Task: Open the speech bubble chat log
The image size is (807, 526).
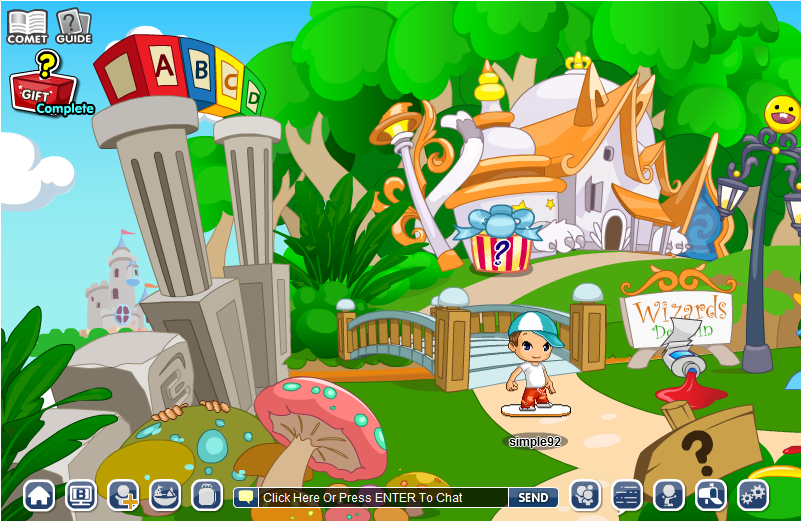Action: click(627, 494)
